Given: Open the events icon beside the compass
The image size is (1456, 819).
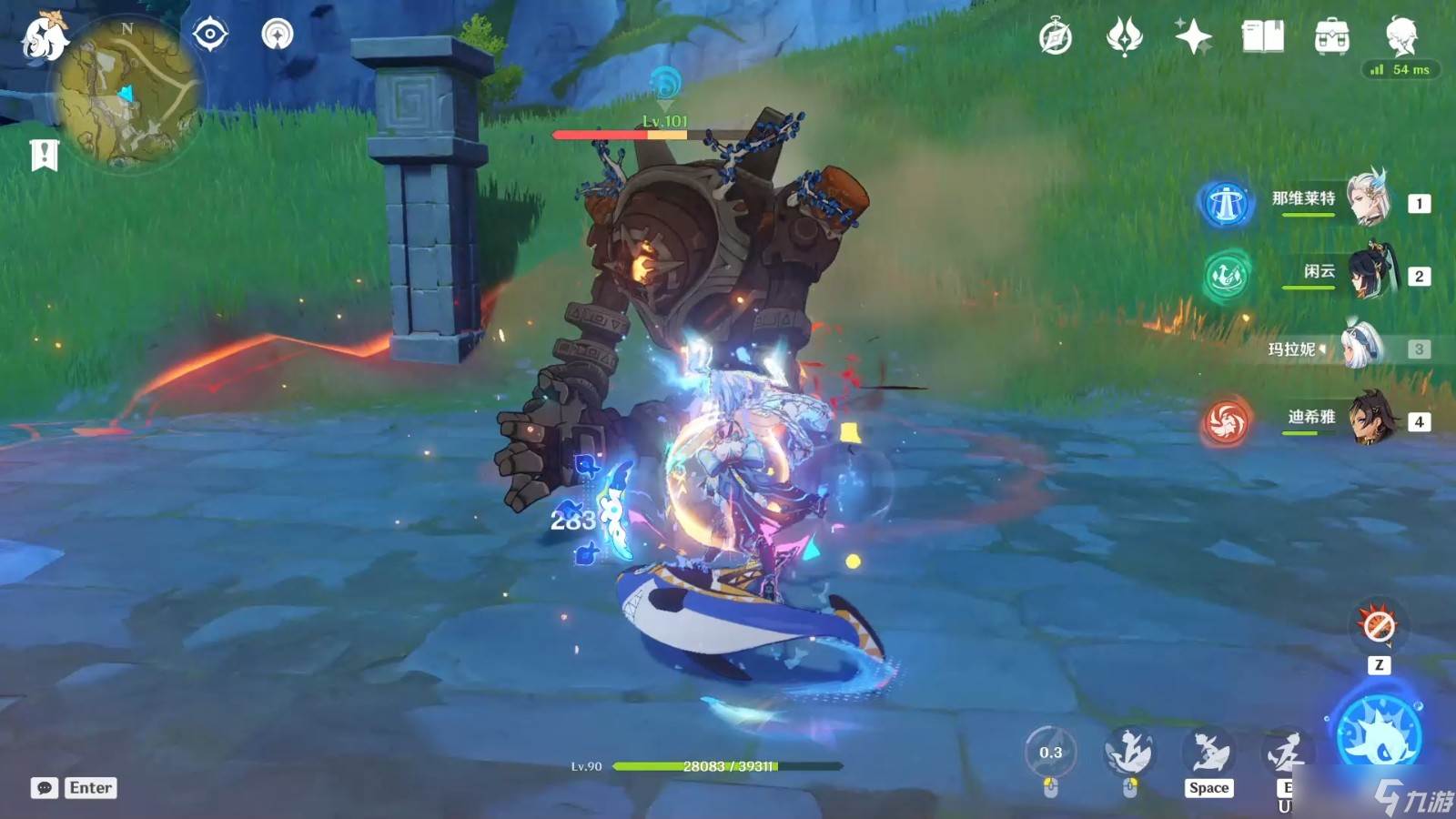Looking at the screenshot, I should coord(1124,37).
